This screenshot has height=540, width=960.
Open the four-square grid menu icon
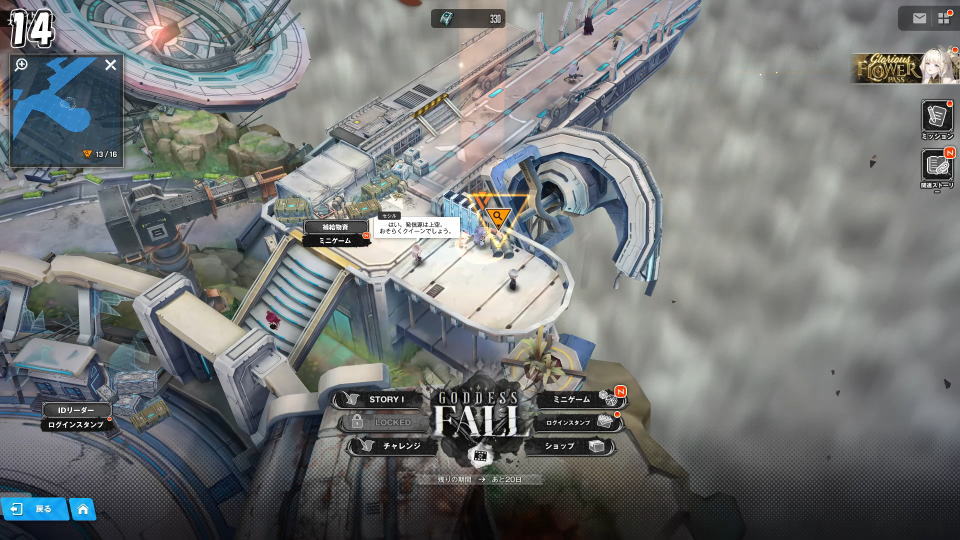pyautogui.click(x=944, y=18)
